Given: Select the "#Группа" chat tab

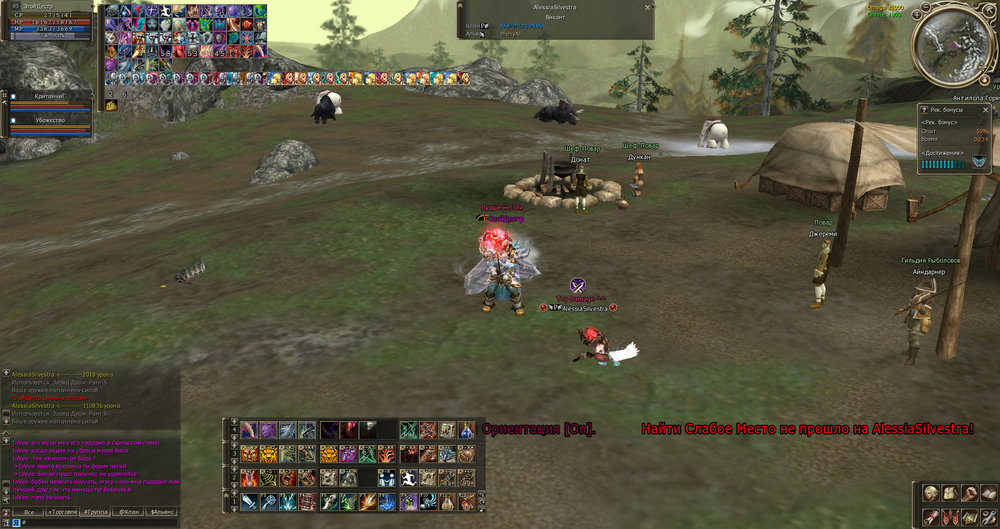Looking at the screenshot, I should click(96, 511).
